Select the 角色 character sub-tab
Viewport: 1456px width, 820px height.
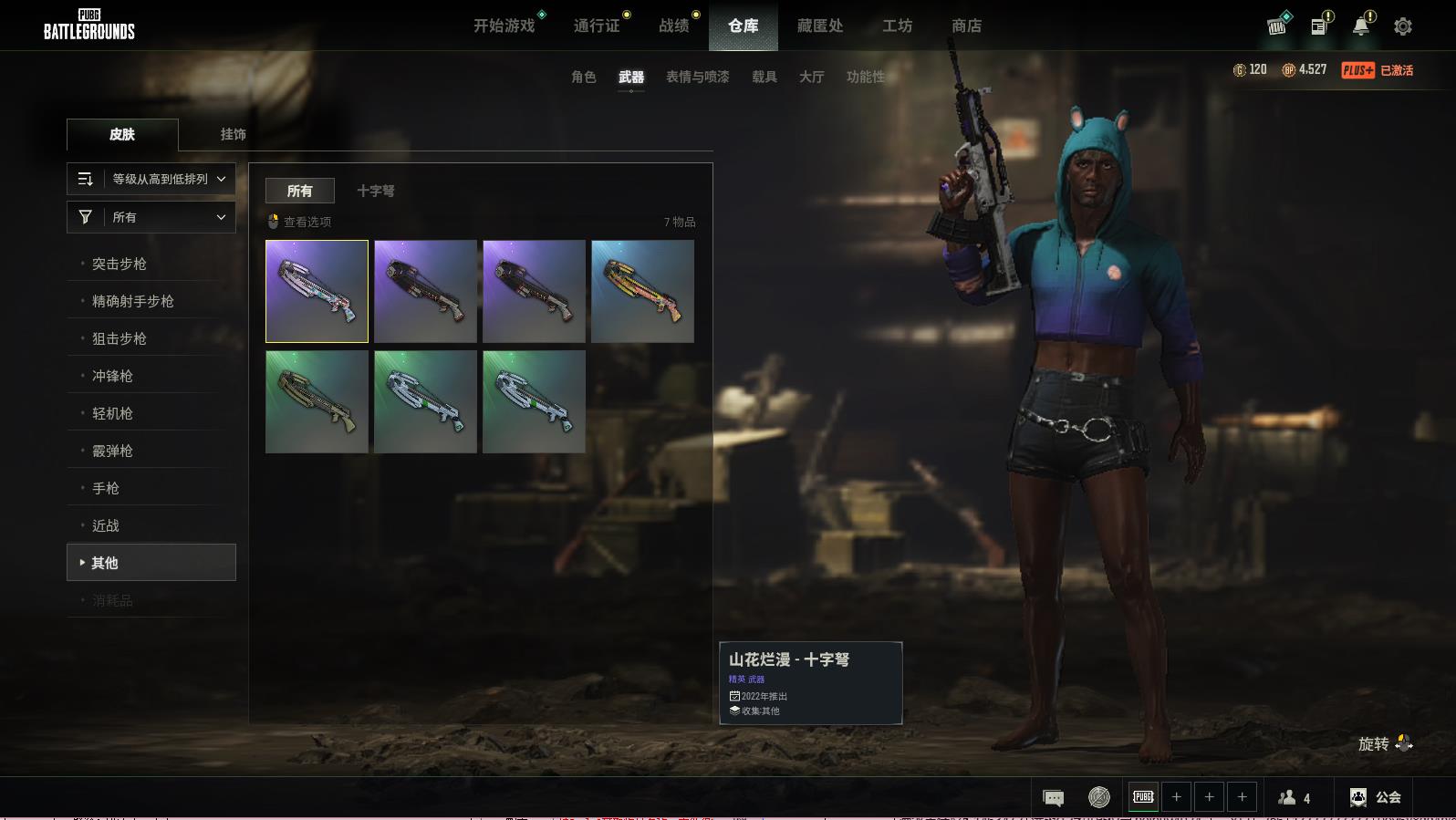click(584, 77)
